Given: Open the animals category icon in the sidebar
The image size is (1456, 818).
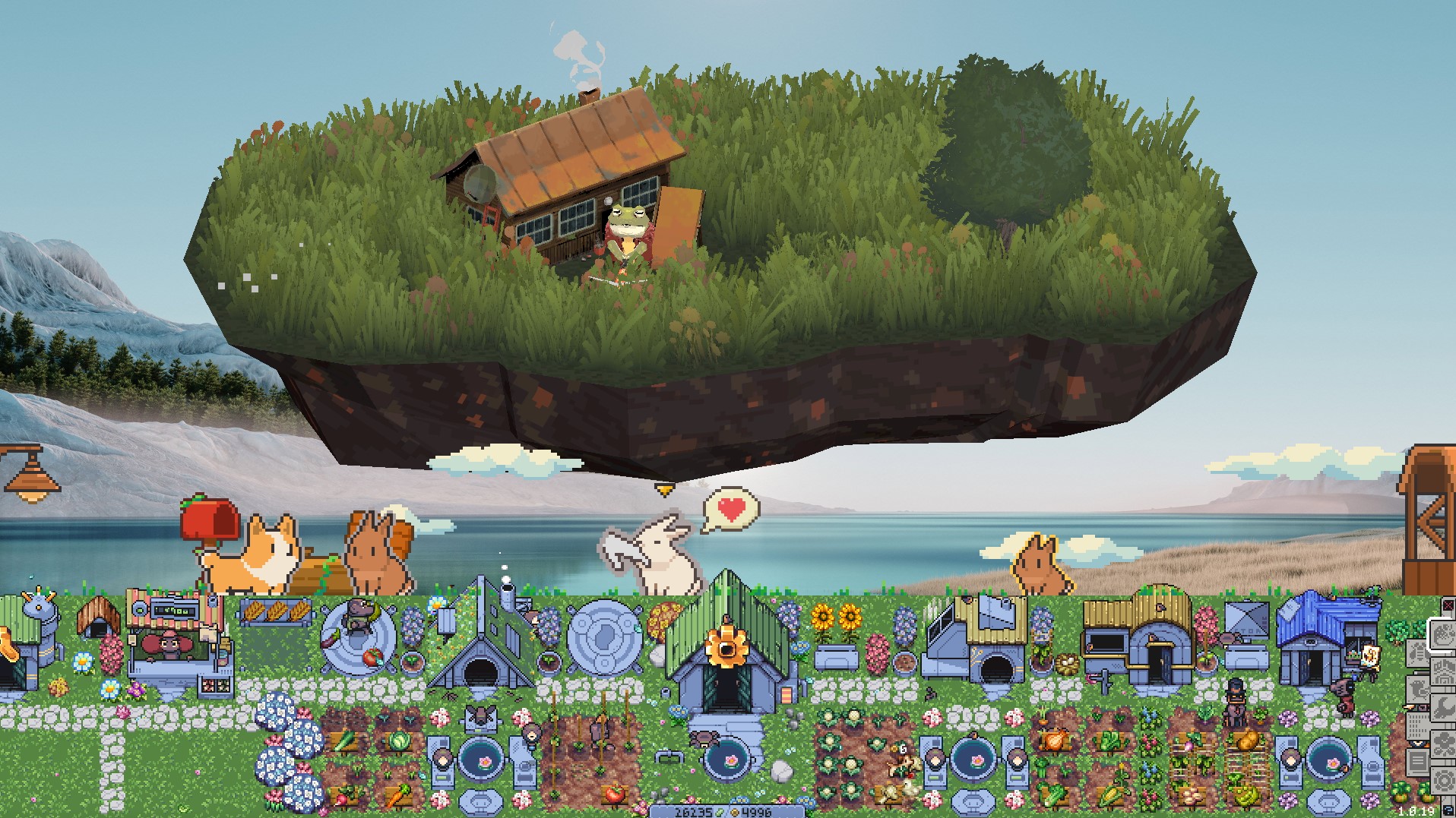Looking at the screenshot, I should (1418, 690).
